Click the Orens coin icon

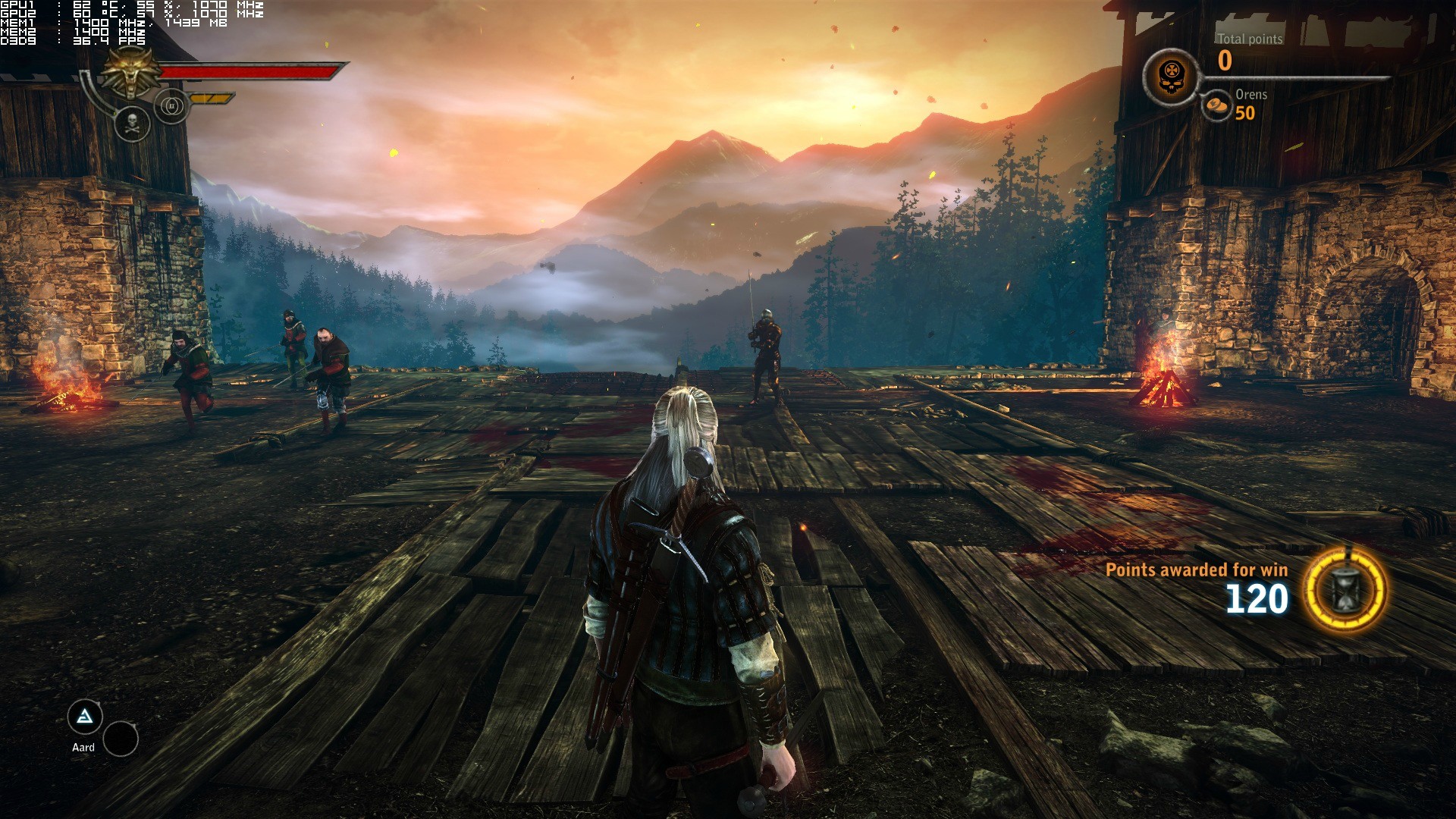coord(1216,105)
